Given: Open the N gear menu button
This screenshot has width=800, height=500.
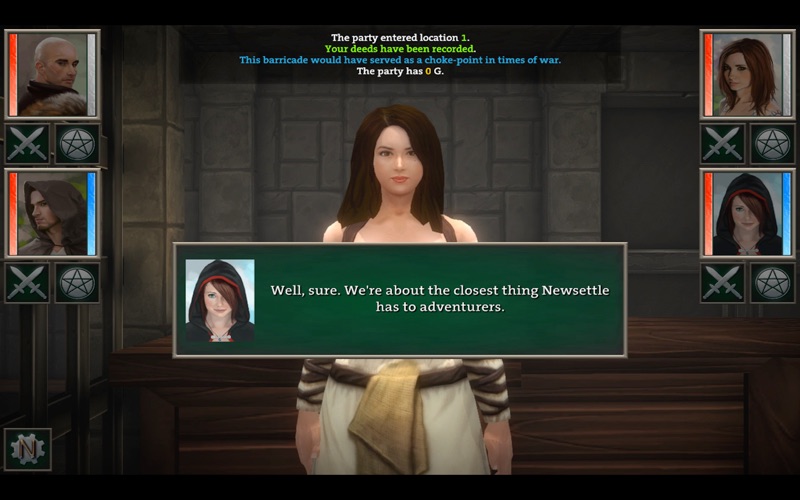Looking at the screenshot, I should [27, 449].
